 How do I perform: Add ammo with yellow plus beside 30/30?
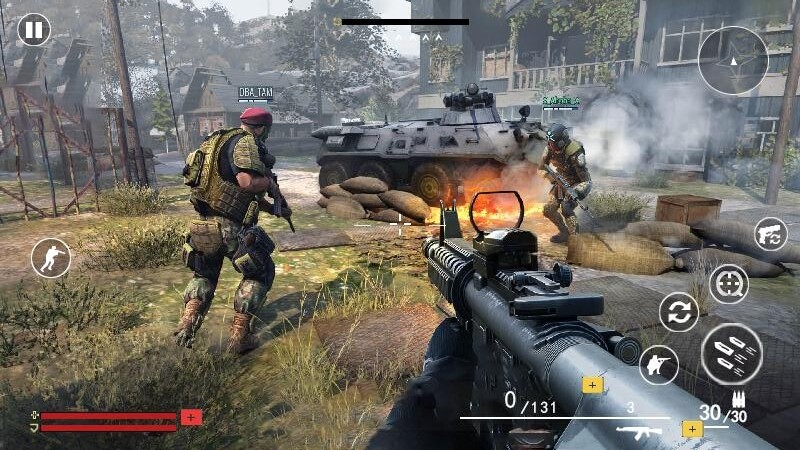point(691,429)
